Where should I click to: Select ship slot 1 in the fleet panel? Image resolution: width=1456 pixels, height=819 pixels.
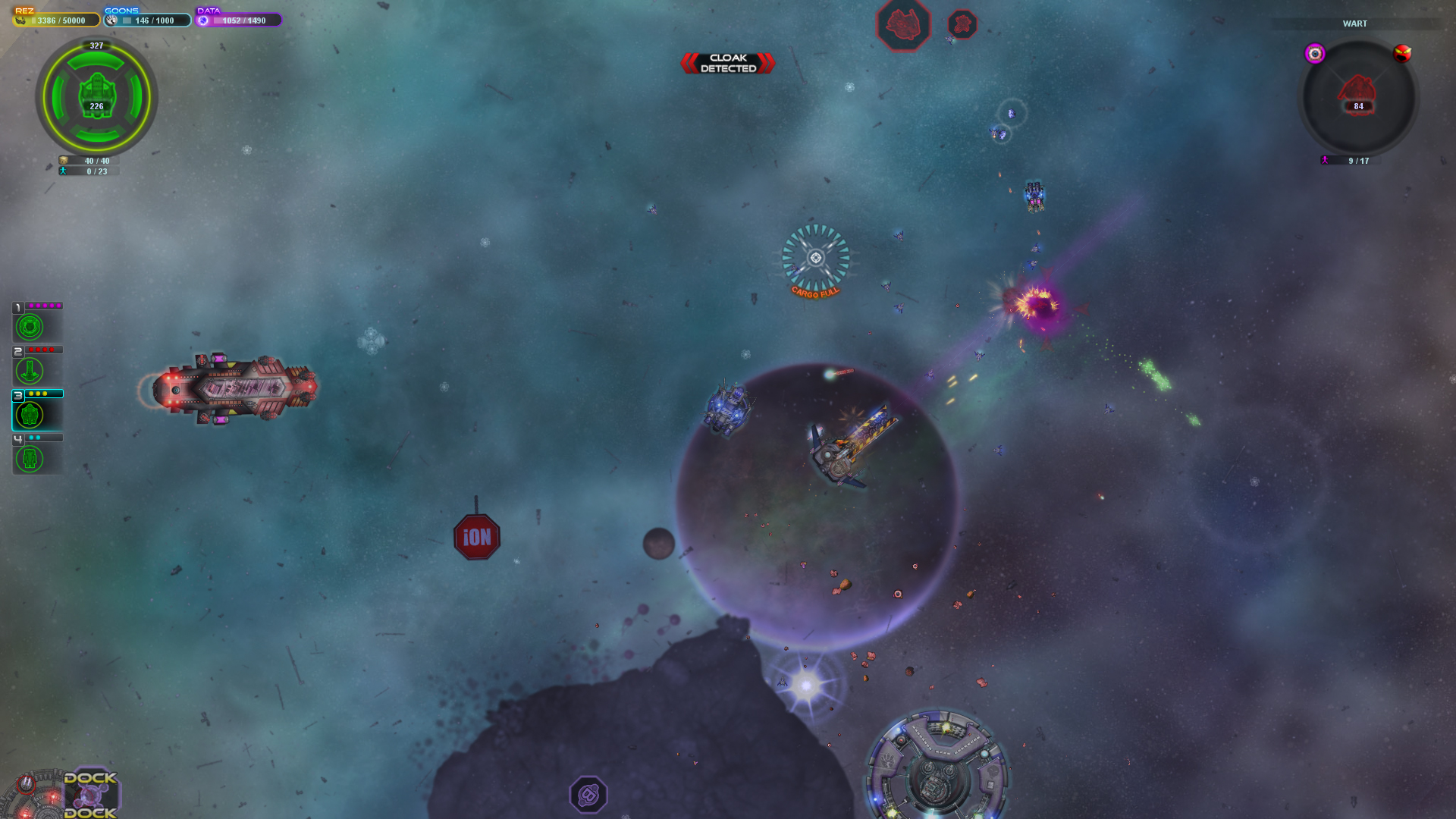click(x=30, y=326)
